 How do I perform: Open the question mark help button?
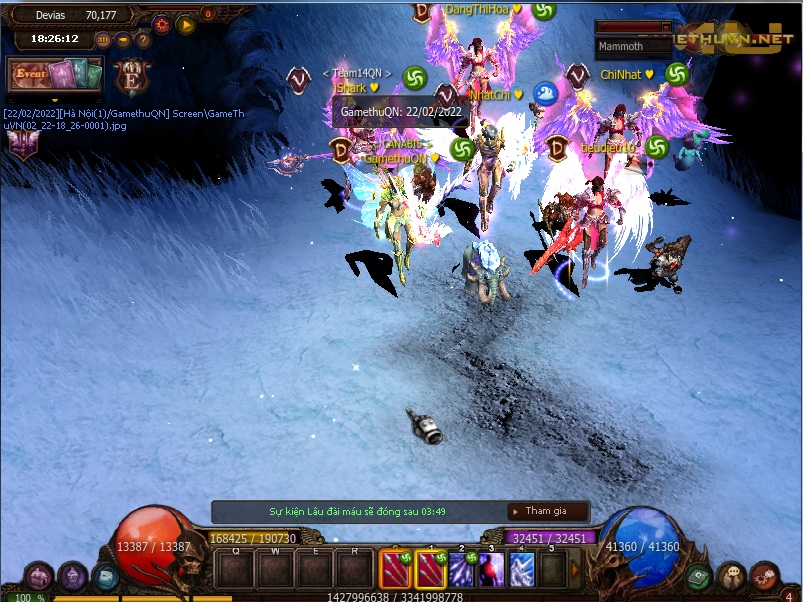[143, 40]
